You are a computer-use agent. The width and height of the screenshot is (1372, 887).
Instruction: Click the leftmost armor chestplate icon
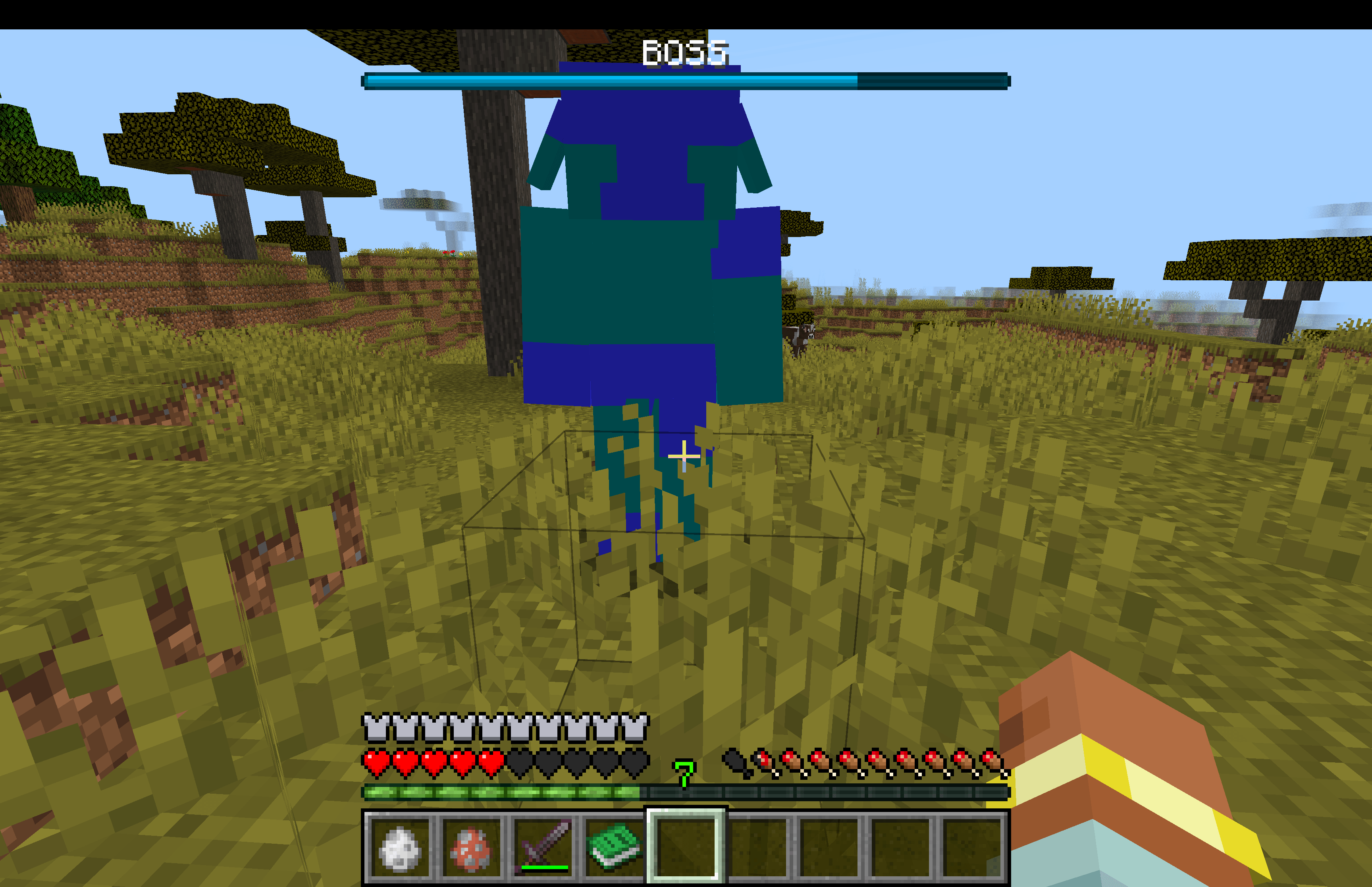tap(375, 727)
